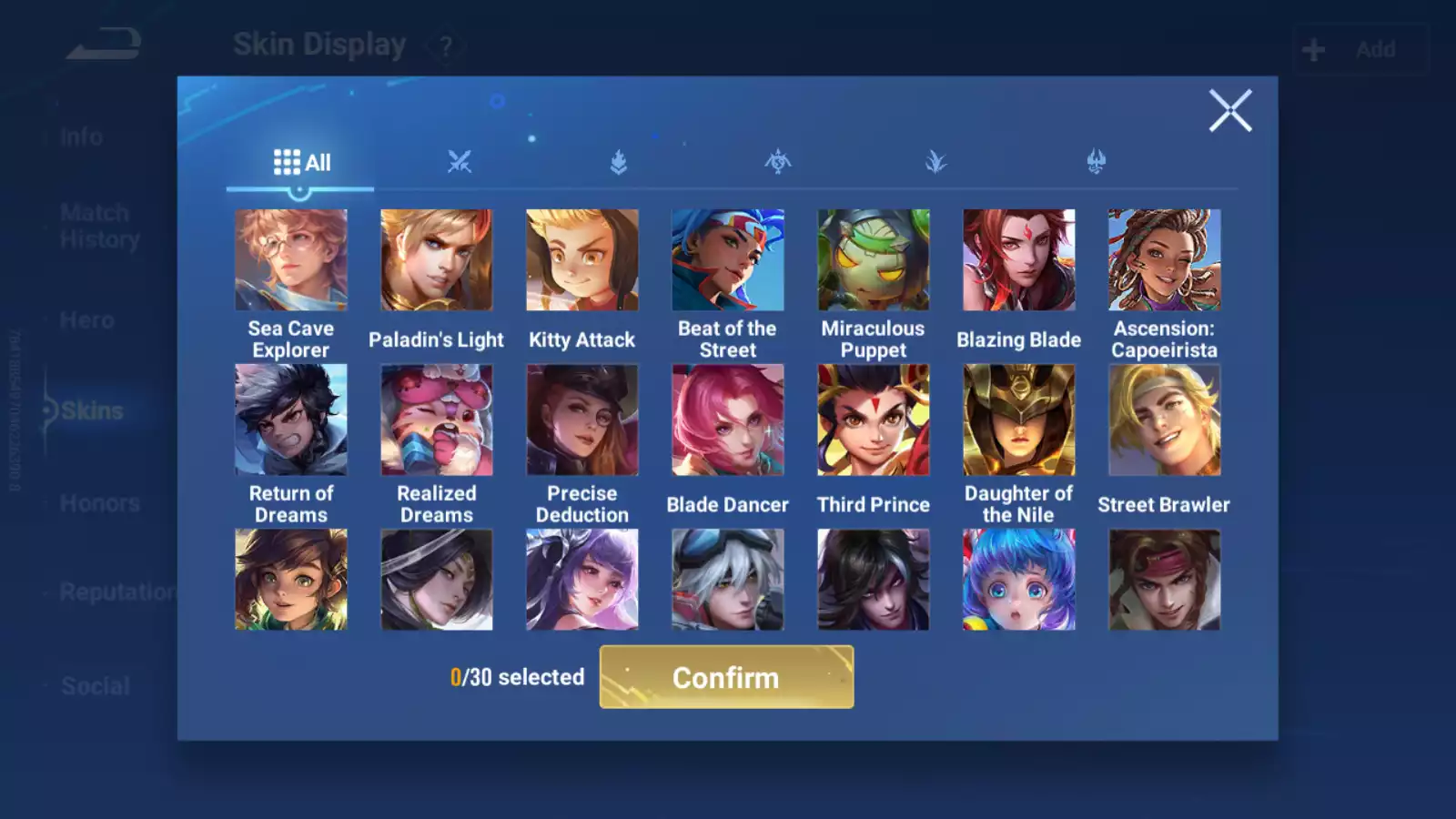Image resolution: width=1456 pixels, height=819 pixels.
Task: Open the crossed swords class filter
Action: coord(460,160)
